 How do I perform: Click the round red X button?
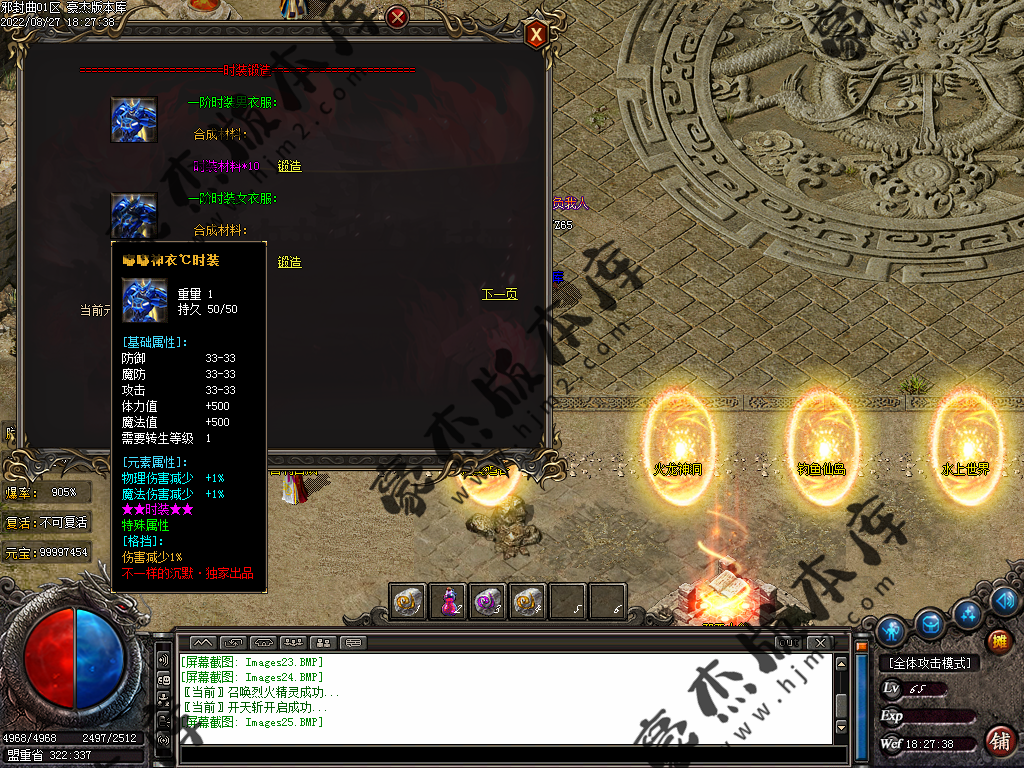tap(397, 17)
